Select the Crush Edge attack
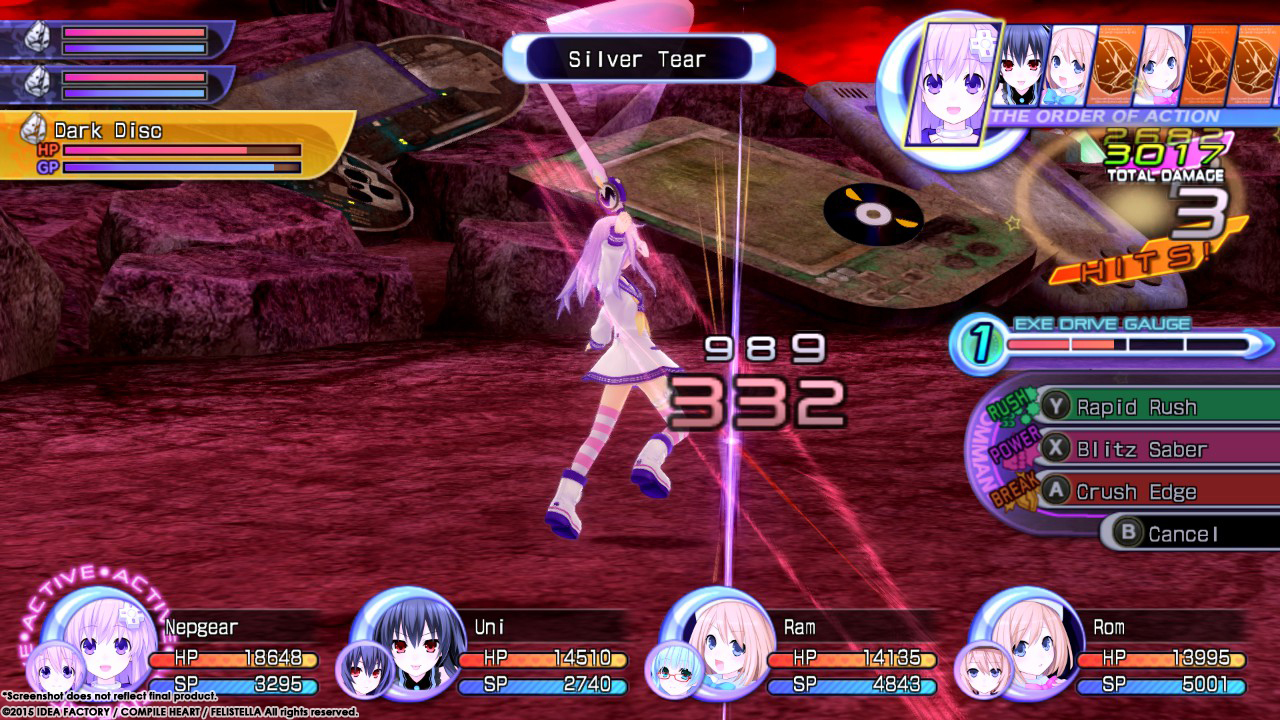The image size is (1280, 720). [x=1135, y=492]
